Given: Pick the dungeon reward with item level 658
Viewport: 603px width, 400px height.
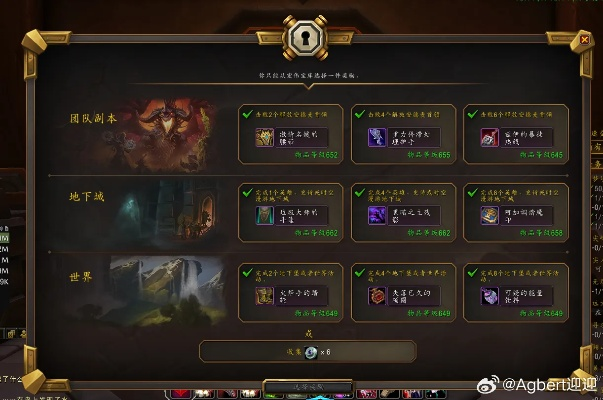Looking at the screenshot, I should (x=512, y=211).
